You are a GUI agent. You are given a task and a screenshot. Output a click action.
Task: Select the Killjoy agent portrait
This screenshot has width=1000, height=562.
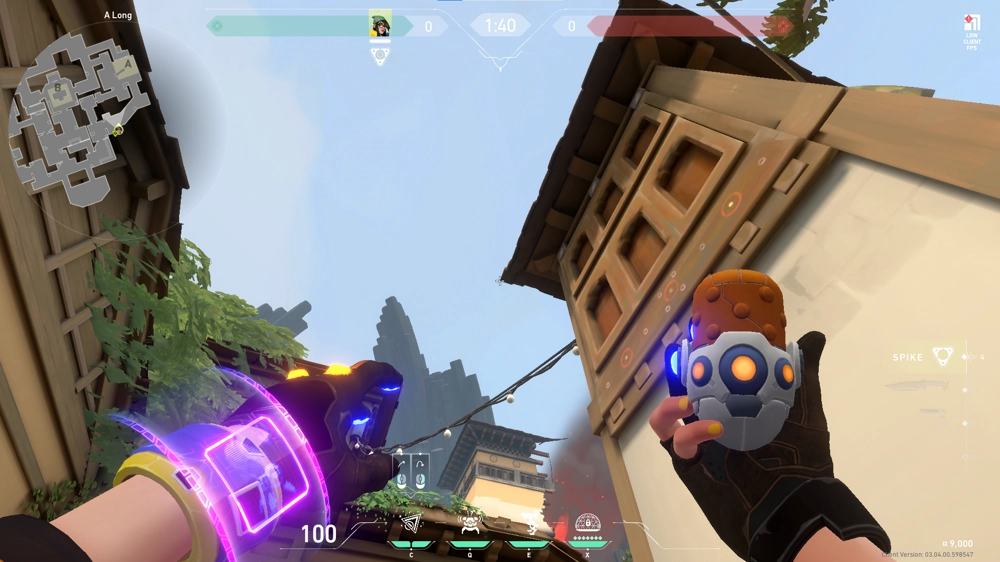pyautogui.click(x=380, y=25)
